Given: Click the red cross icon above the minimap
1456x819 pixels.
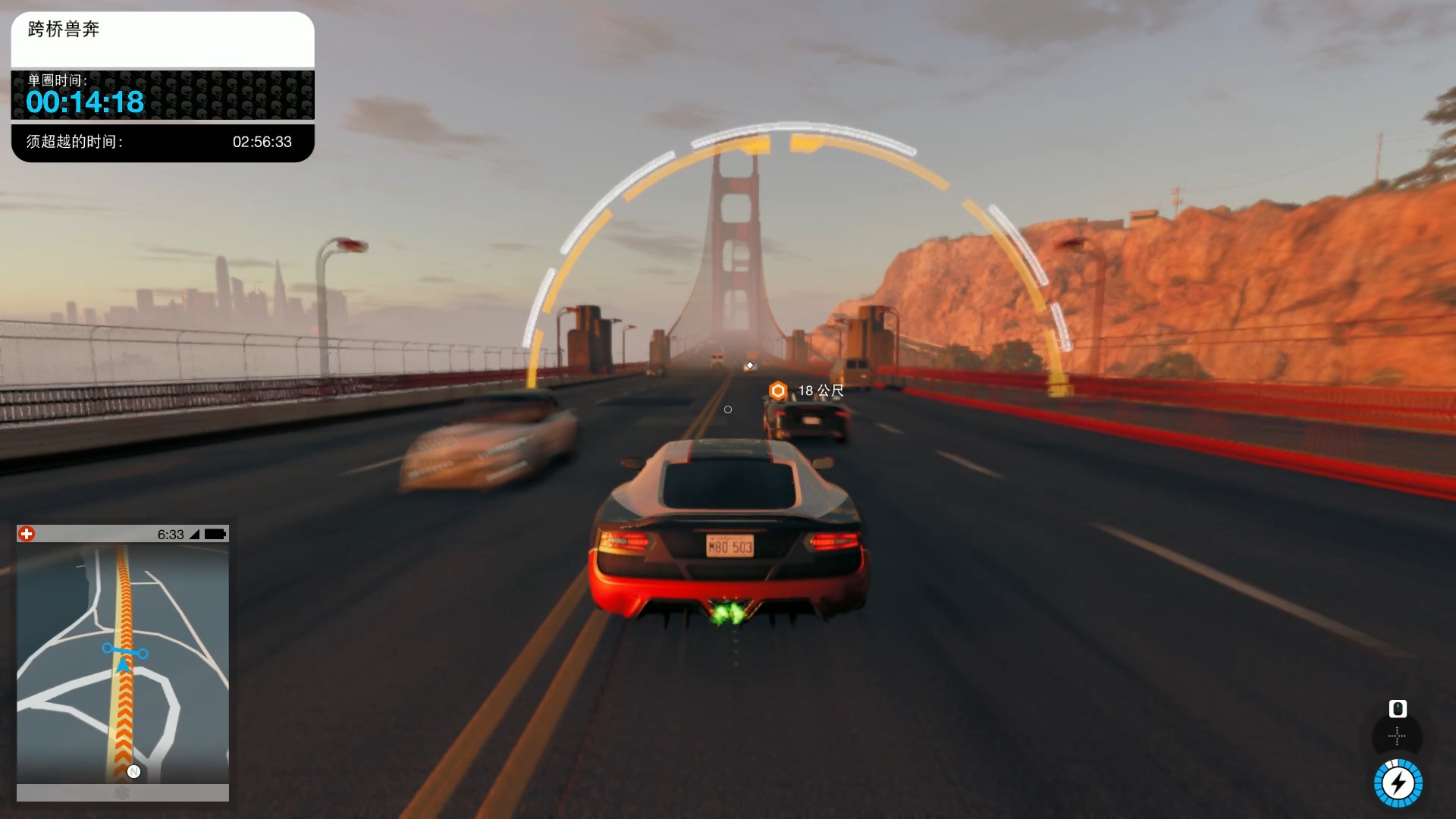Looking at the screenshot, I should click(x=27, y=534).
